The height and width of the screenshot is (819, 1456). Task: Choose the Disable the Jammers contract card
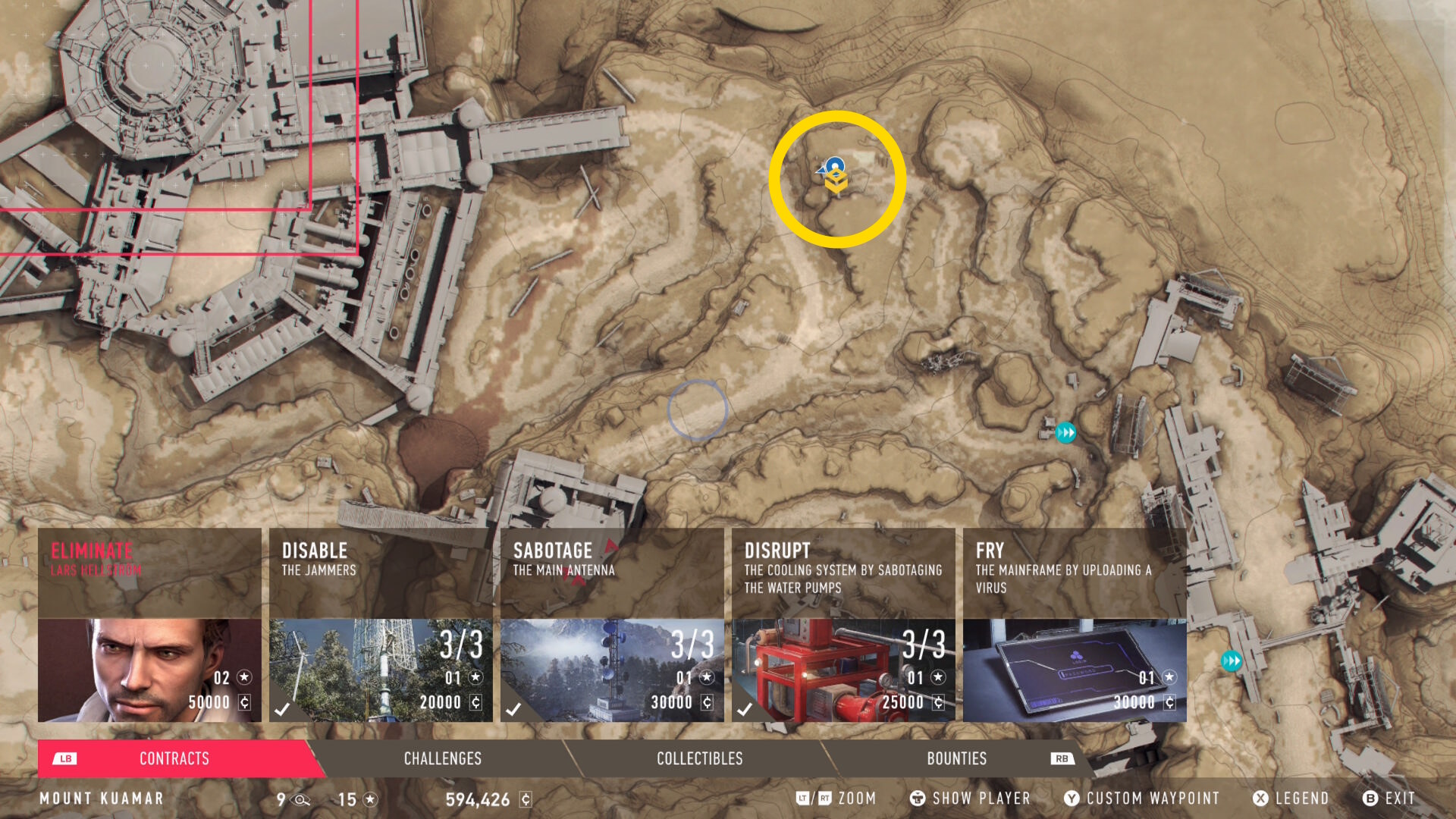click(381, 625)
